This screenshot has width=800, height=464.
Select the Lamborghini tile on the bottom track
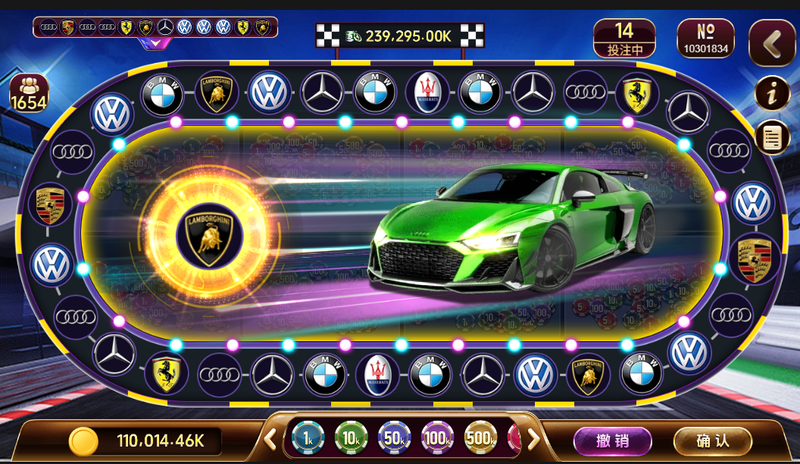[587, 373]
